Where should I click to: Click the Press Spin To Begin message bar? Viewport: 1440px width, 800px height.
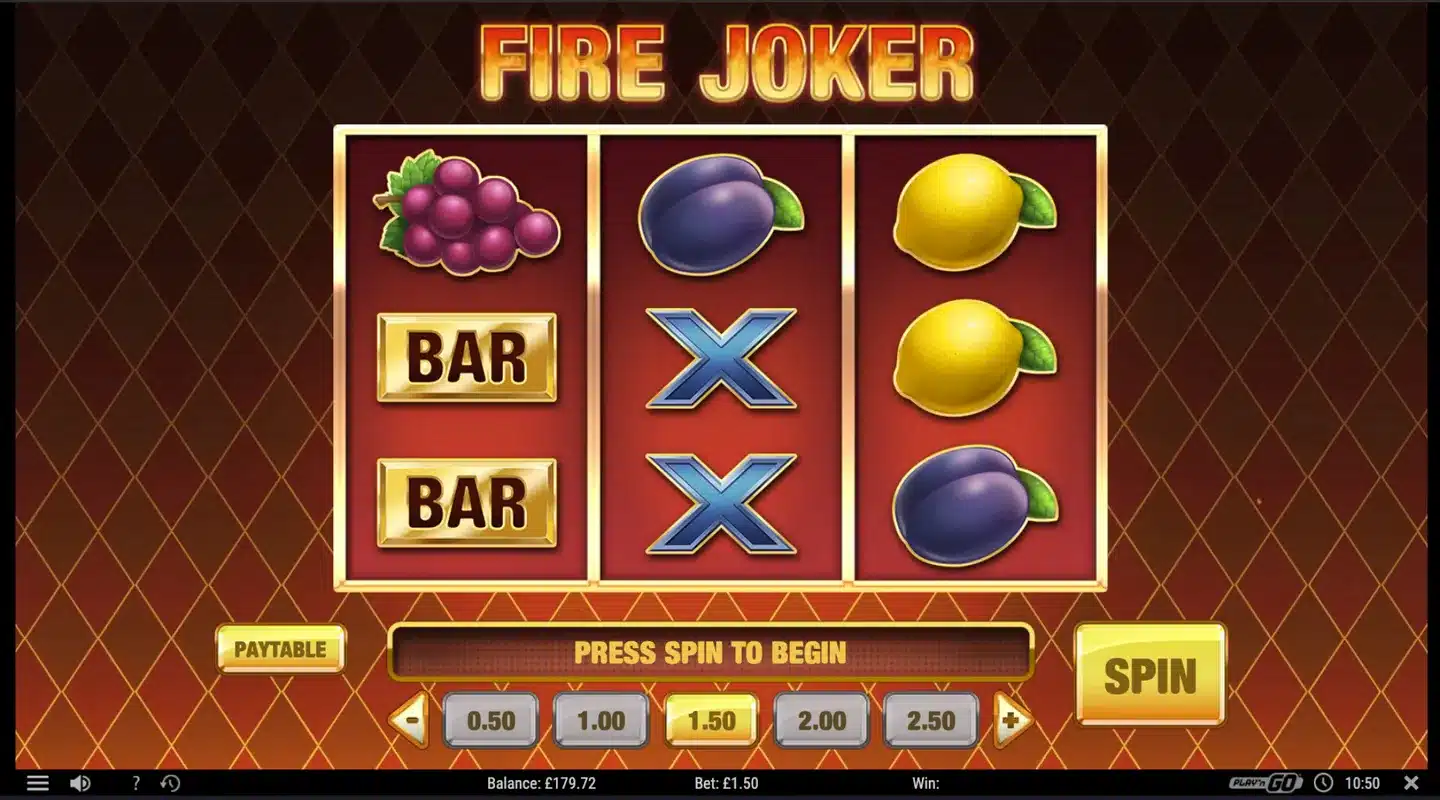click(711, 652)
